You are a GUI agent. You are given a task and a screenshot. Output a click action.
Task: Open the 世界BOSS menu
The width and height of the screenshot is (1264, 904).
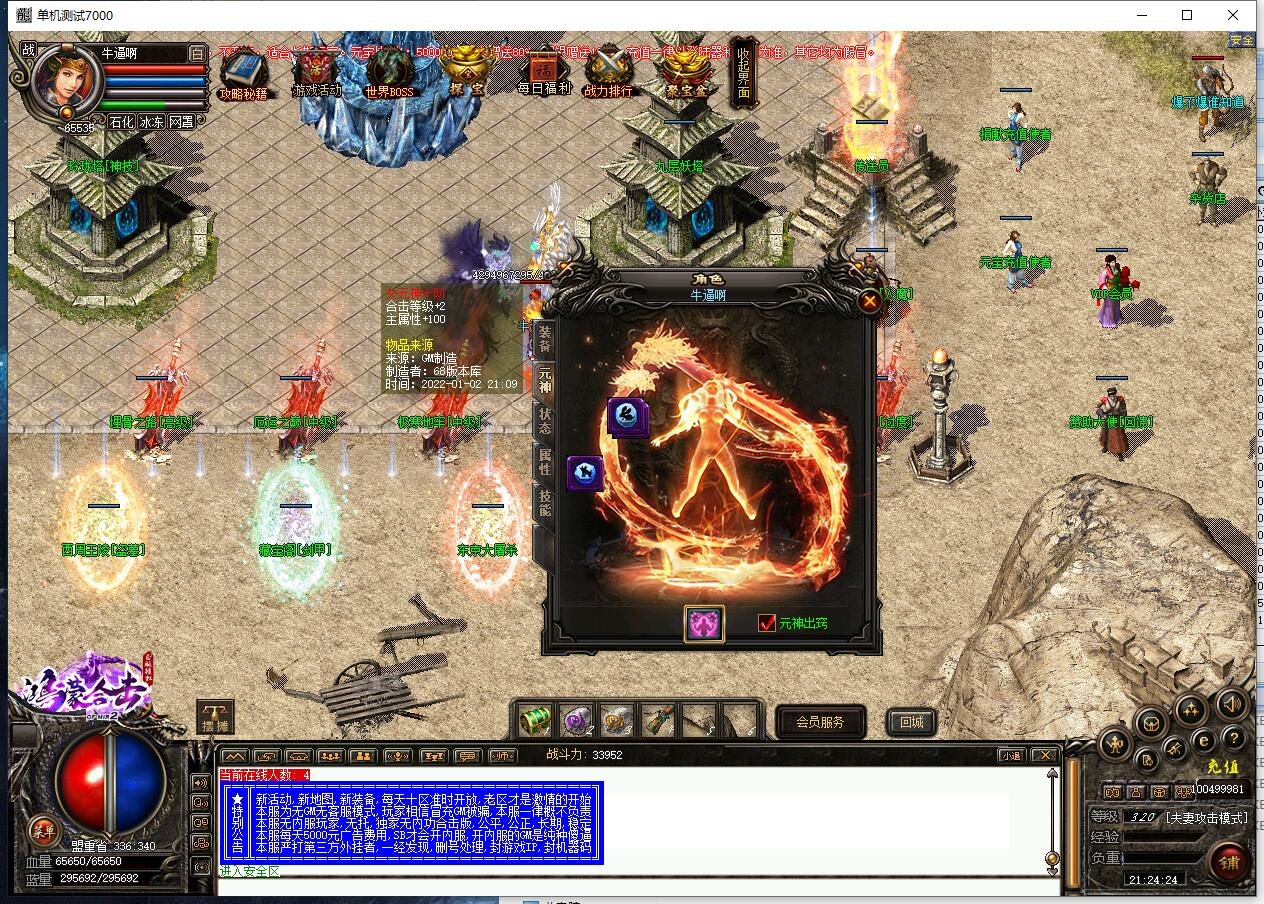pos(390,72)
